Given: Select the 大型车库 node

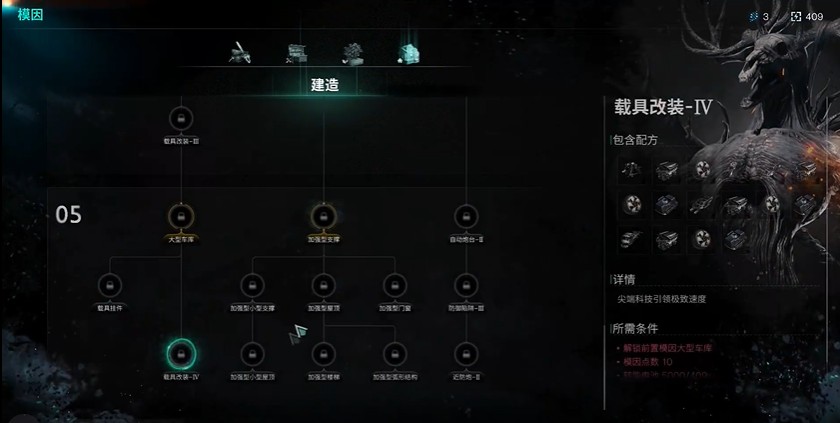Looking at the screenshot, I should (181, 216).
